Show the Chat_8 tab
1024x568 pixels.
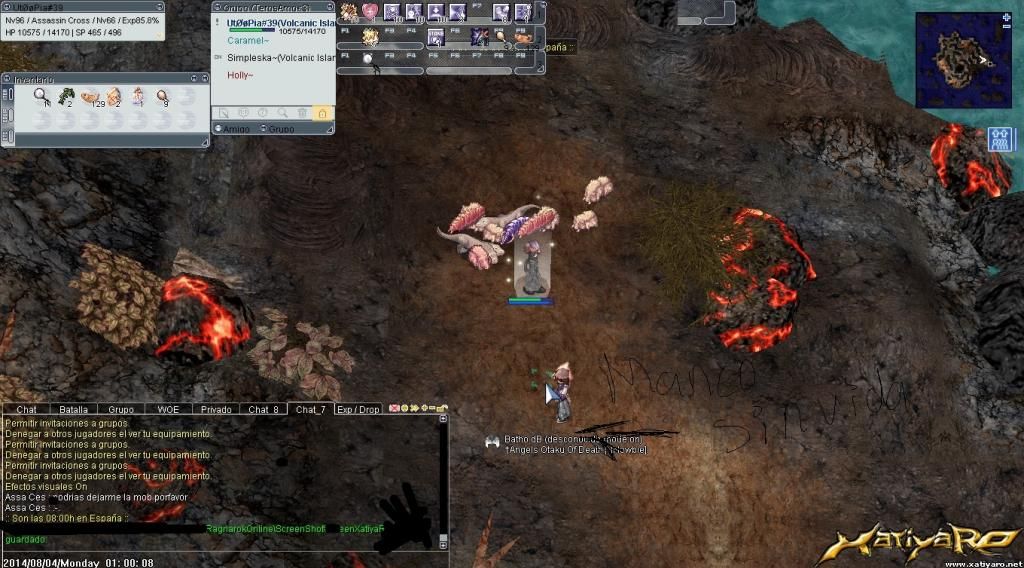(x=263, y=409)
